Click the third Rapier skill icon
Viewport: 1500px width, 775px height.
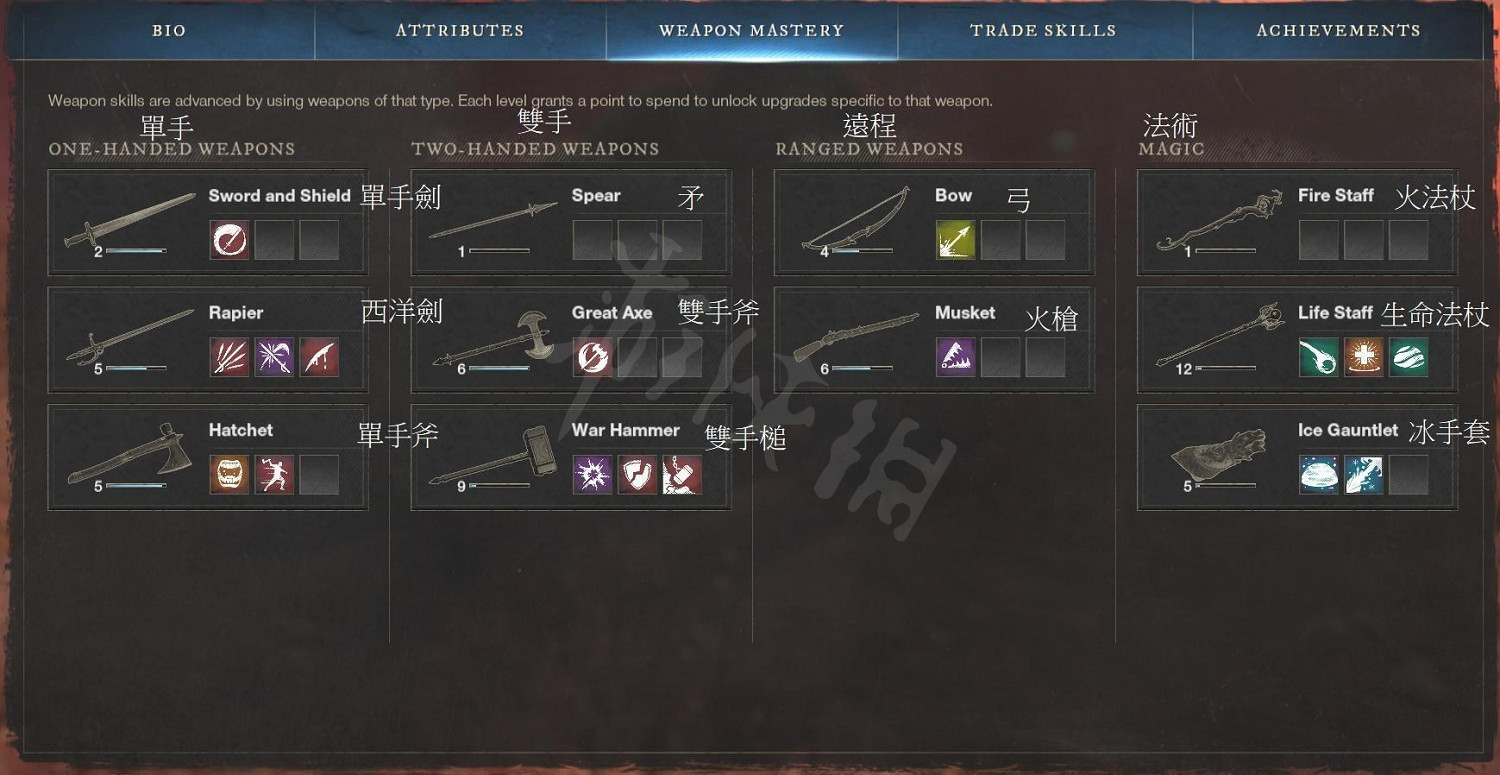pyautogui.click(x=318, y=357)
